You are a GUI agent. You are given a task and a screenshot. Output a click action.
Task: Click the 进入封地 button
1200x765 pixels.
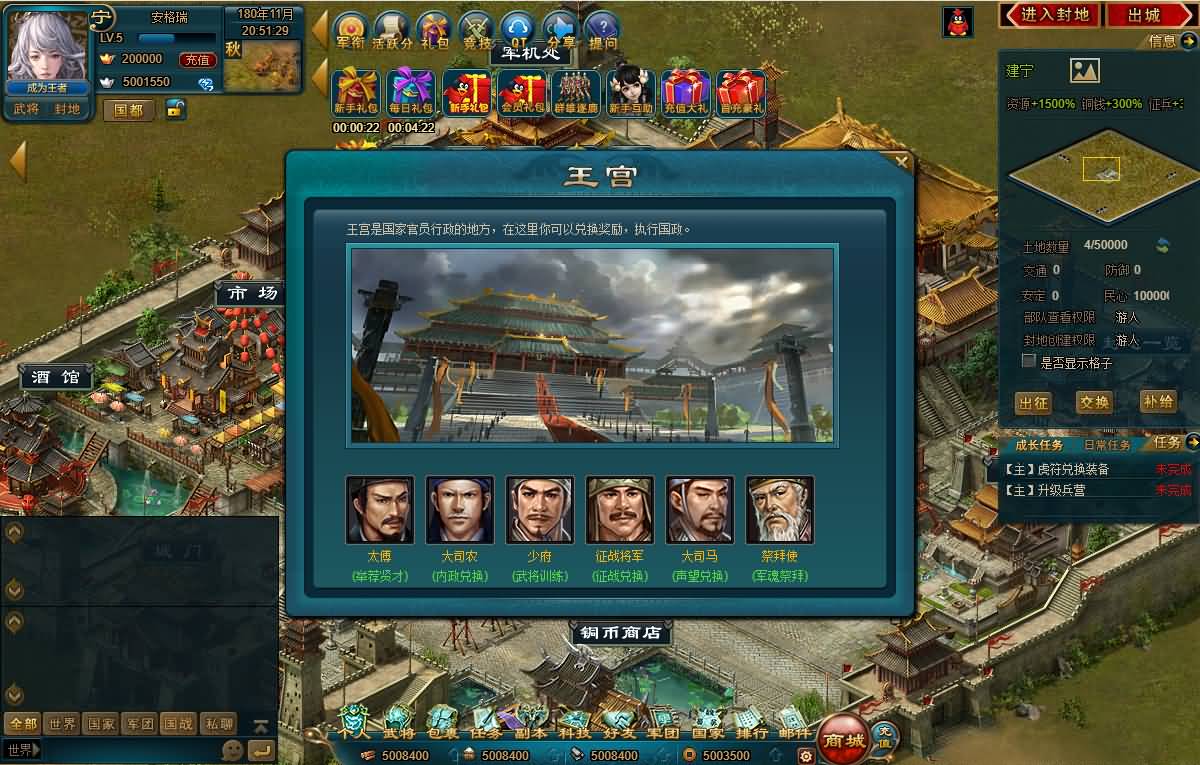coord(1049,15)
